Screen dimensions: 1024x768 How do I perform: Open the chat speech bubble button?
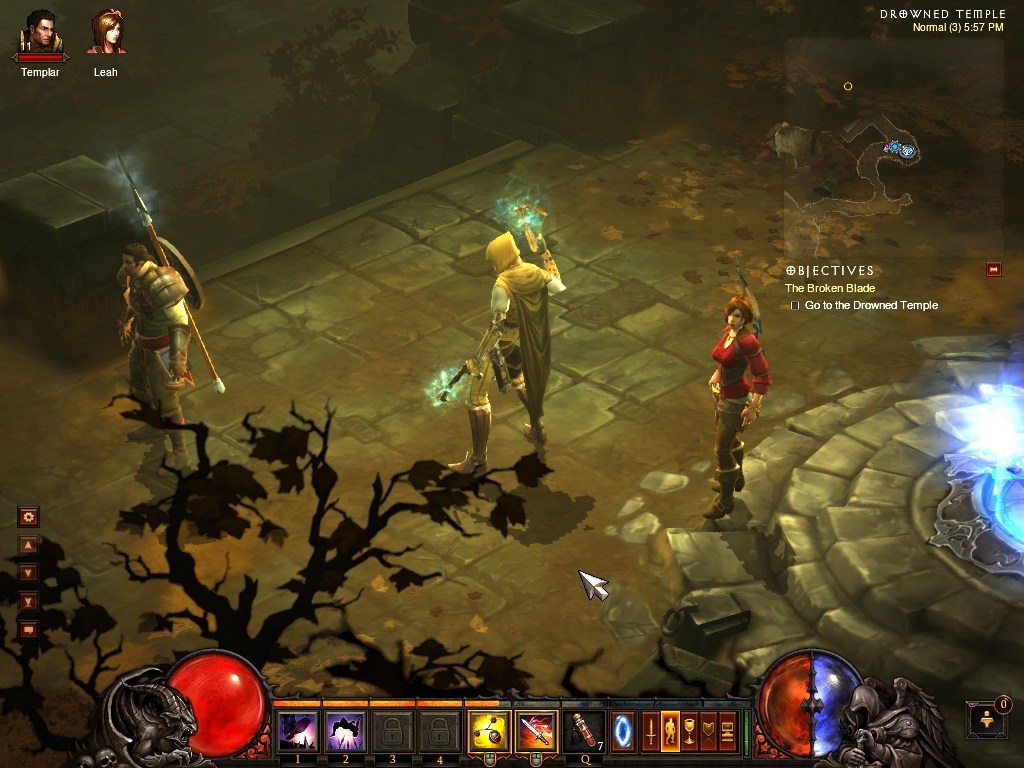point(28,629)
